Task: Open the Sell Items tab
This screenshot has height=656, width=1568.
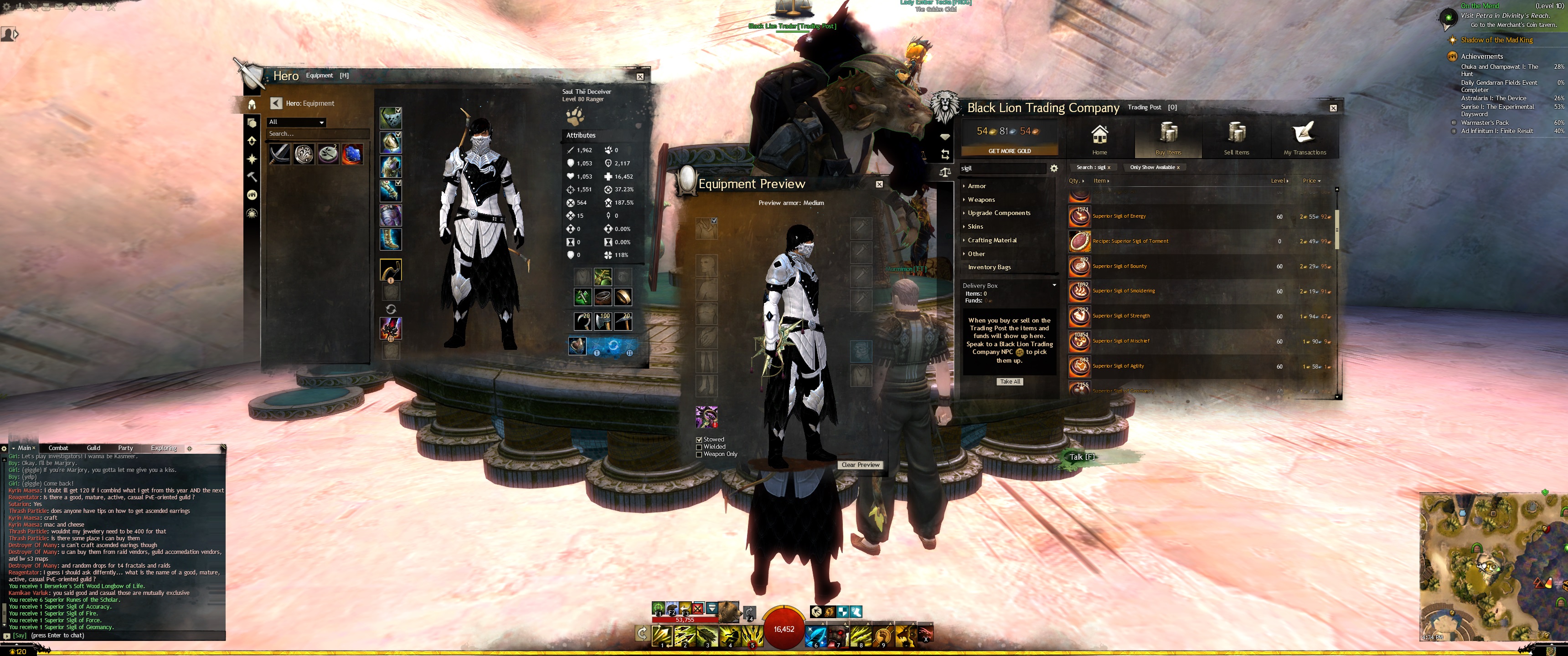Action: (1236, 139)
